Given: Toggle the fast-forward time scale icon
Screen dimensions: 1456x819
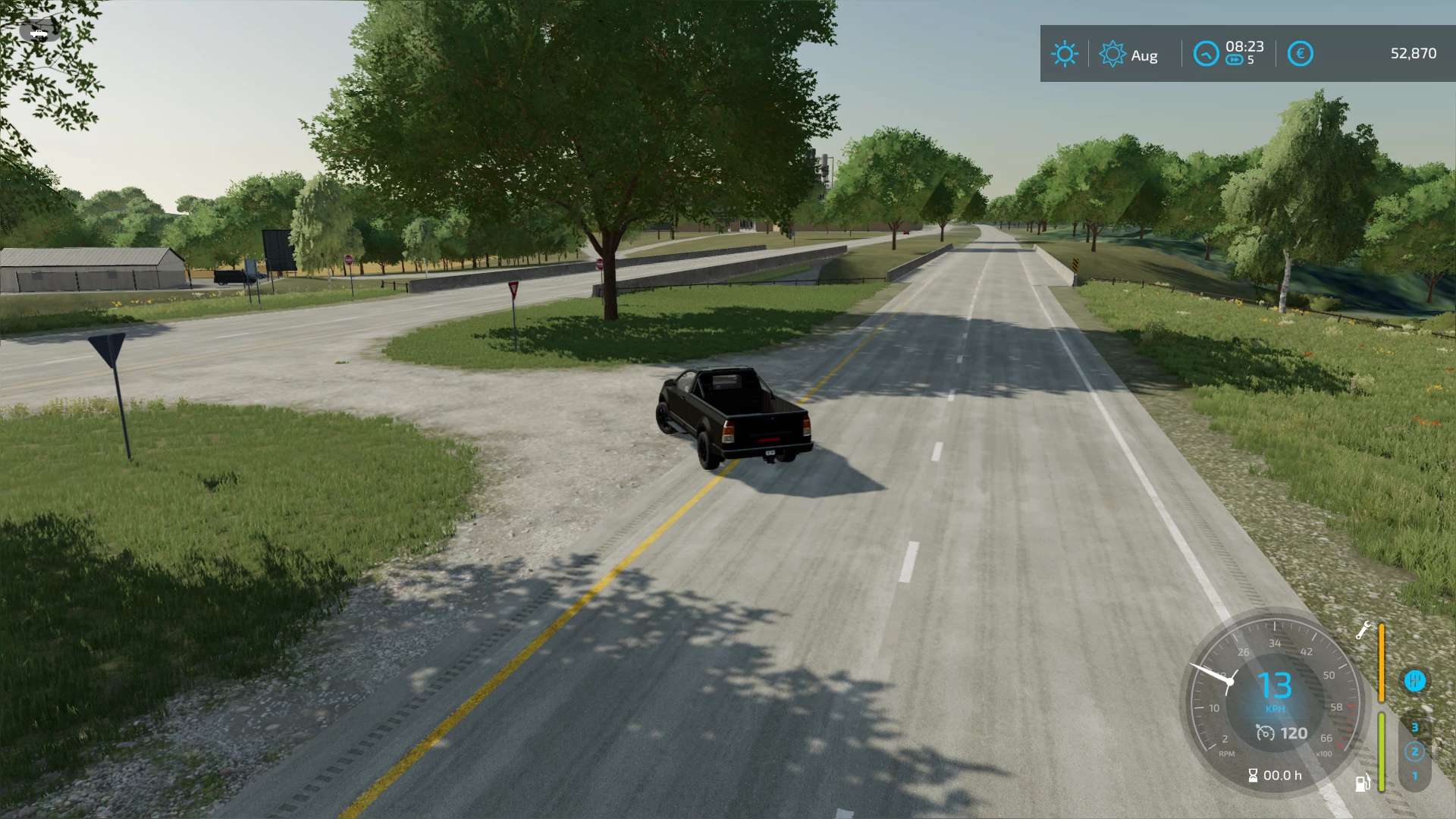Looking at the screenshot, I should (x=1235, y=61).
